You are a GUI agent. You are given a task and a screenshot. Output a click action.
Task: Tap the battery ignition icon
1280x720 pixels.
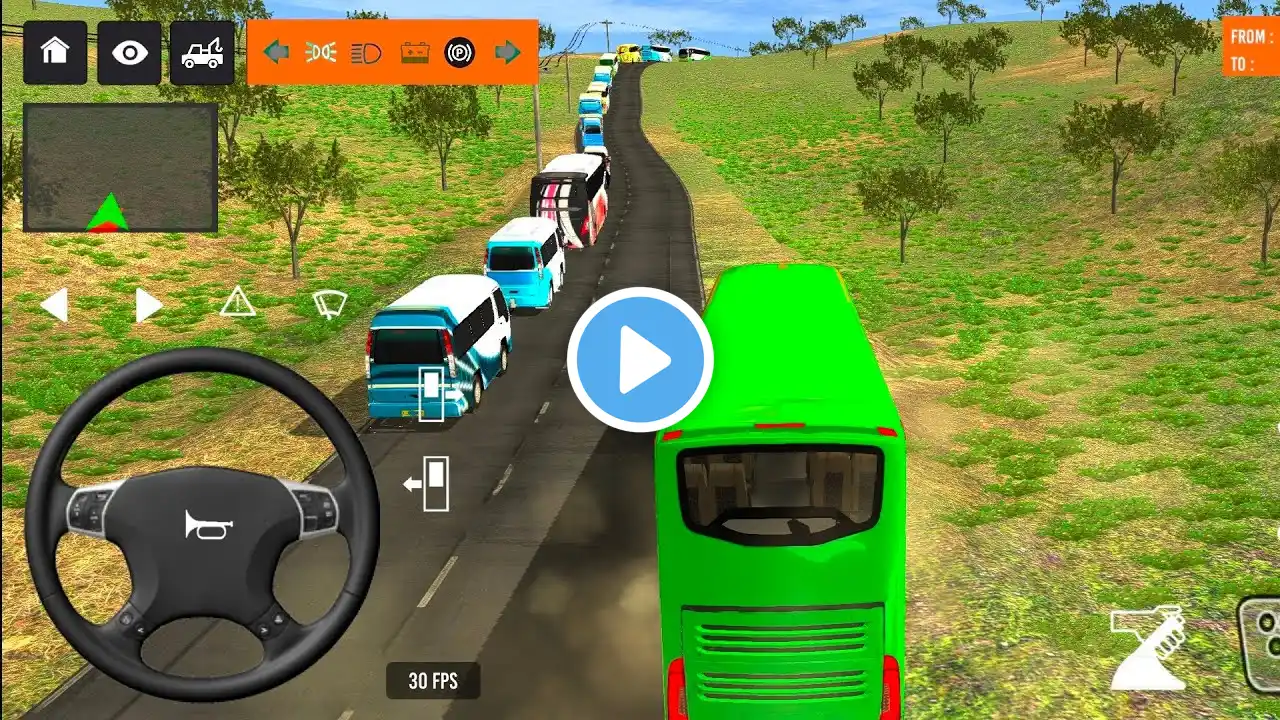point(414,52)
